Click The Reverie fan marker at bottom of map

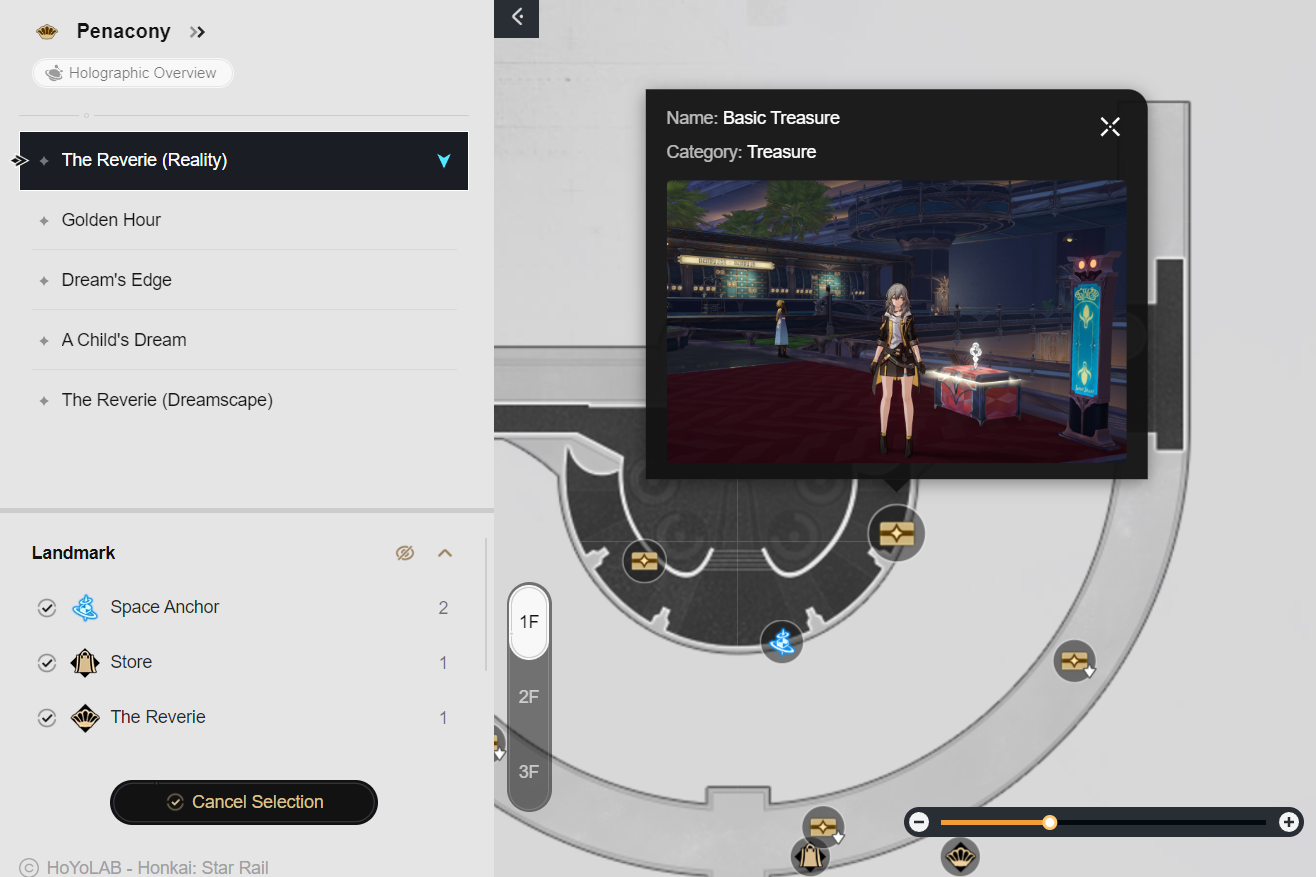click(961, 857)
